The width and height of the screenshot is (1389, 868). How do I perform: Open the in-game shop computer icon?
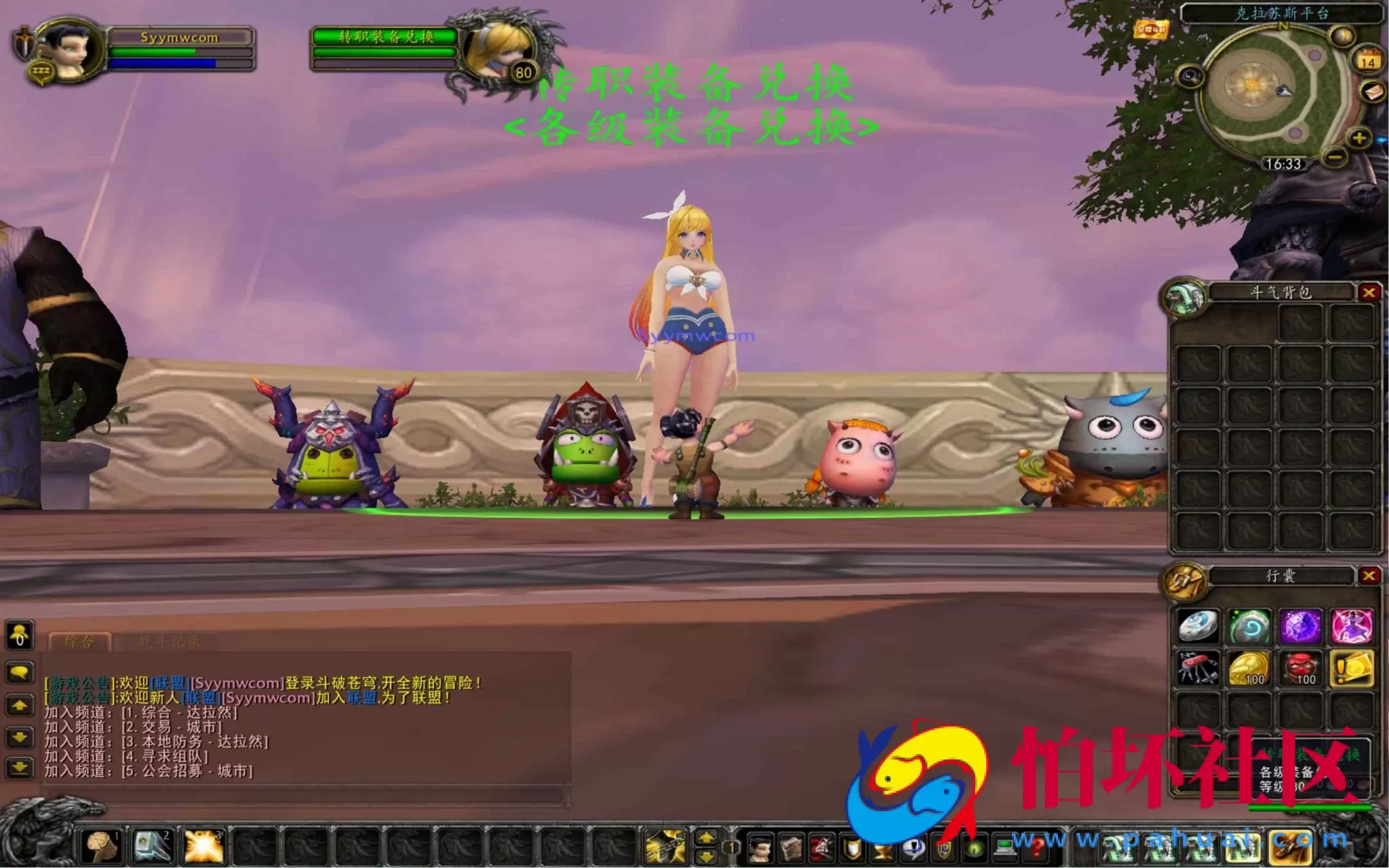[x=1006, y=849]
